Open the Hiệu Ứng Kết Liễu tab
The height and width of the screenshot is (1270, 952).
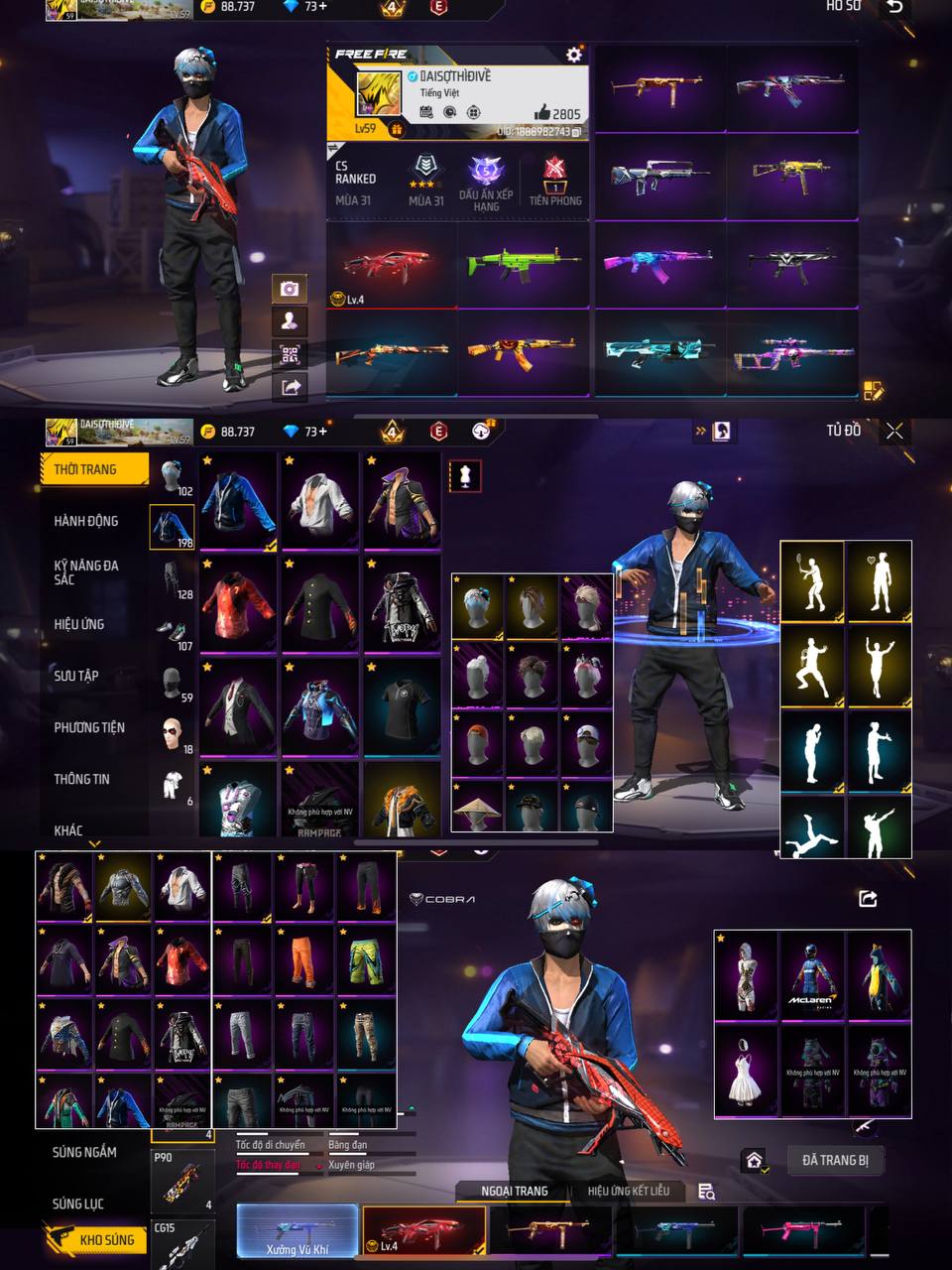[628, 1191]
